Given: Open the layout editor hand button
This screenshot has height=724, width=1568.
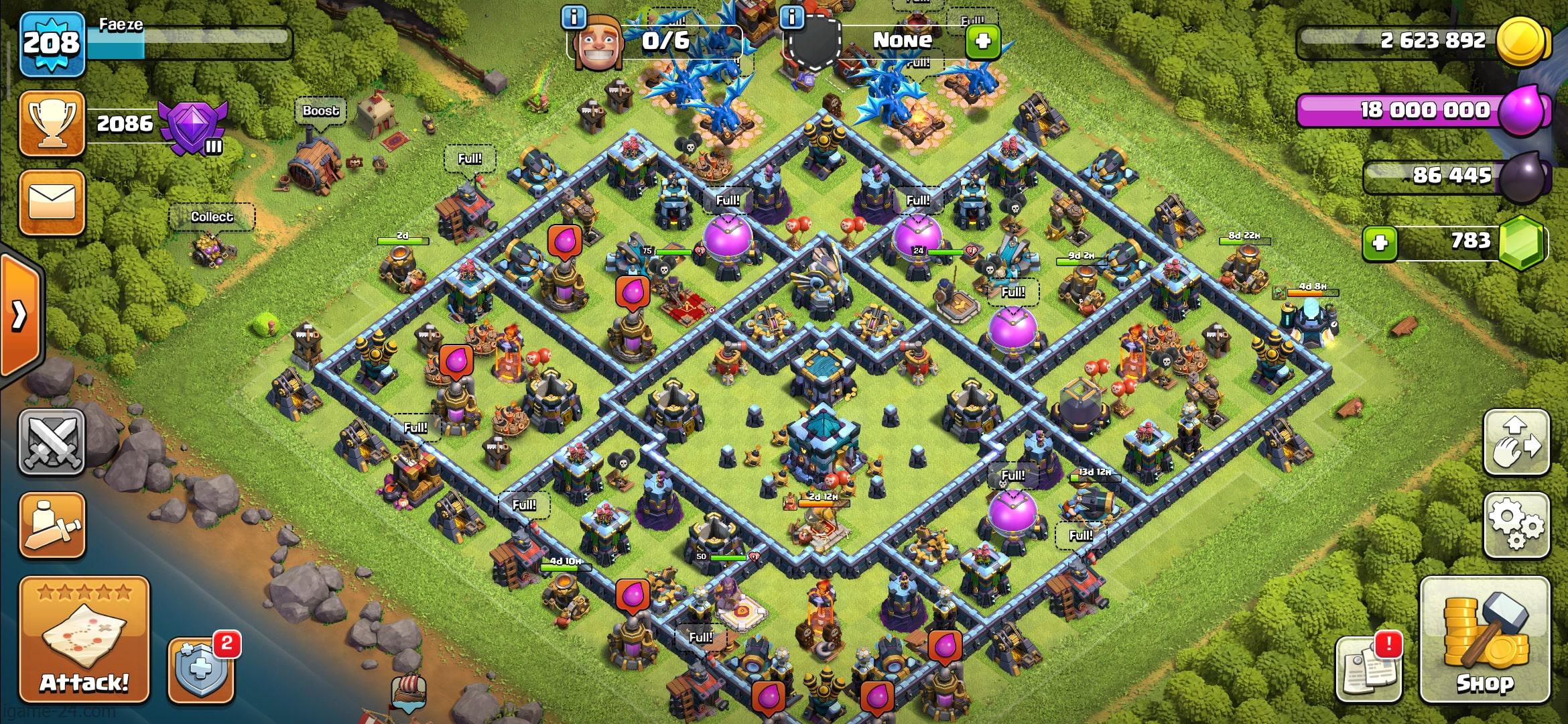Looking at the screenshot, I should coord(1516,442).
